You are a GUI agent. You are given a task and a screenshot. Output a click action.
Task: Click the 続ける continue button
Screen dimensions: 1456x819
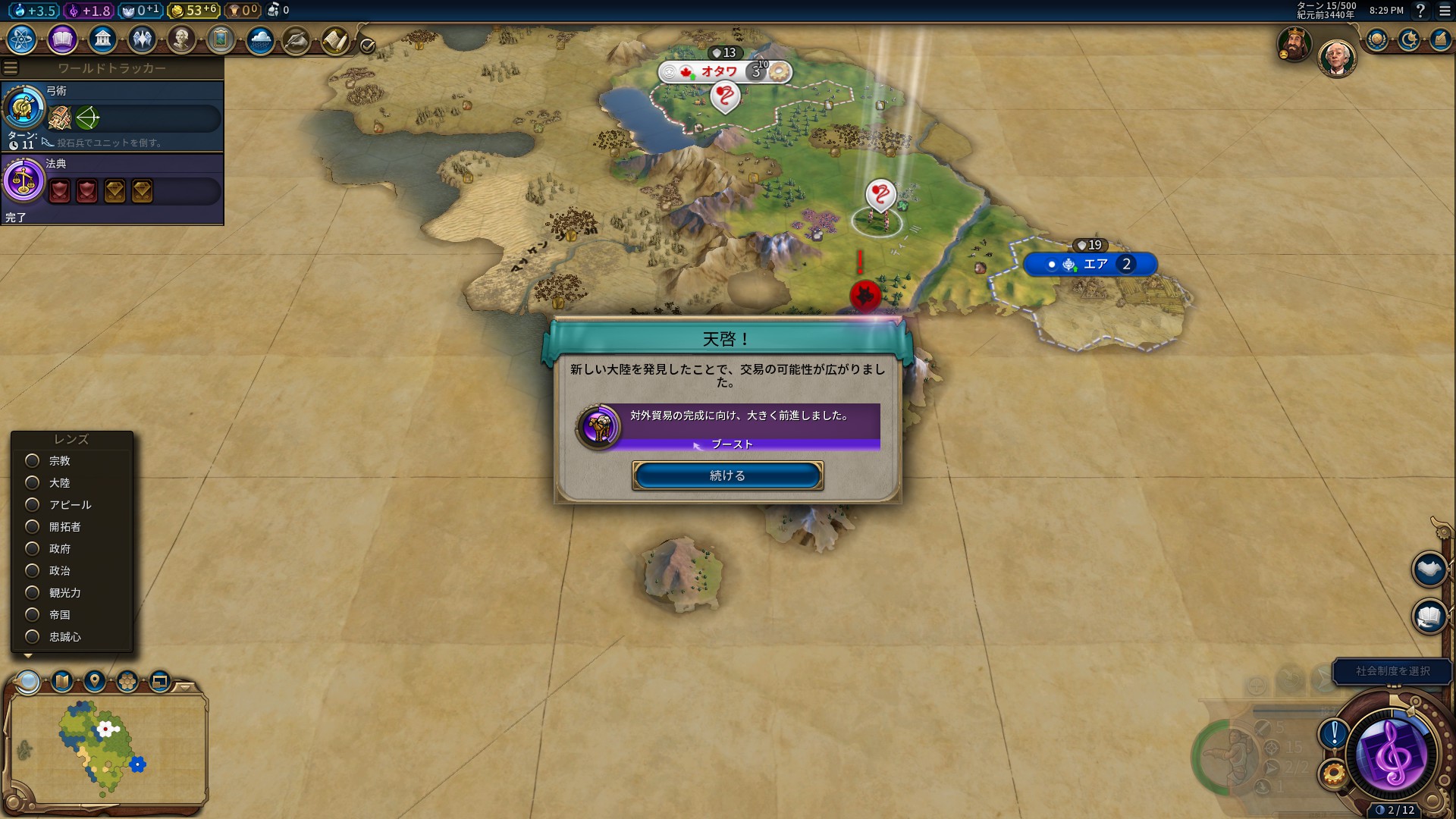pyautogui.click(x=727, y=475)
